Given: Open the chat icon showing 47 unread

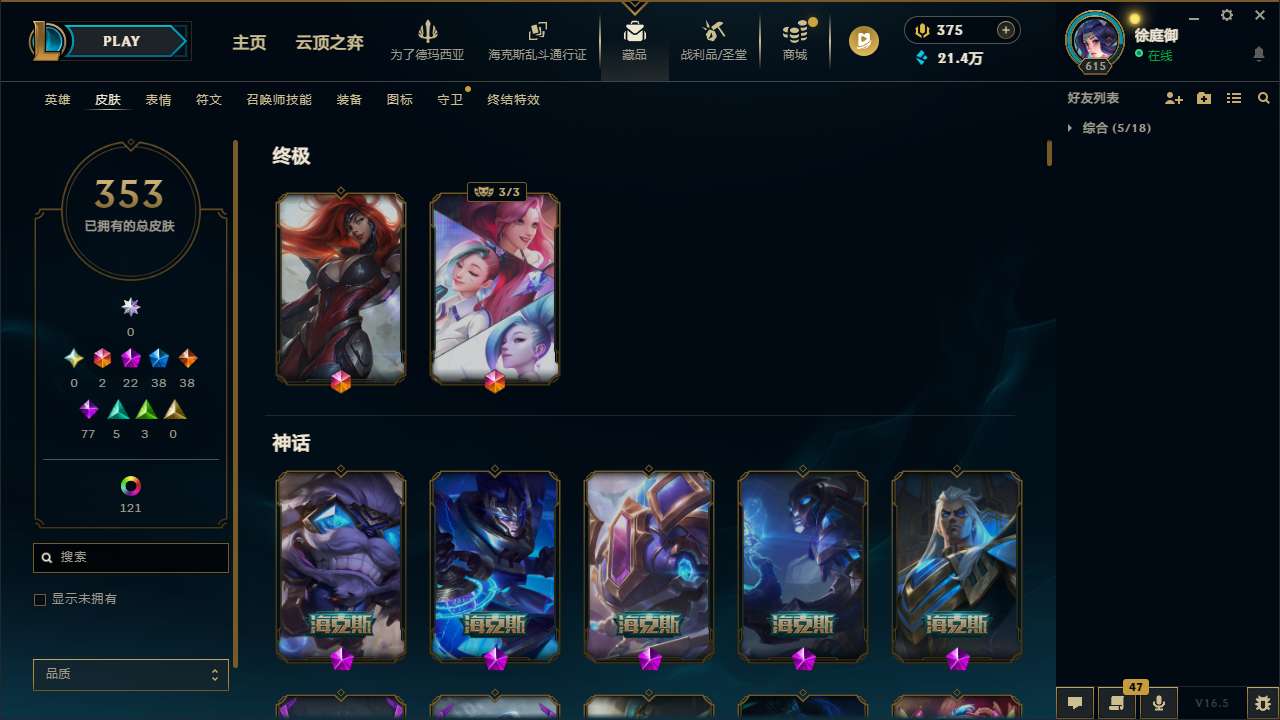Looking at the screenshot, I should point(1115,702).
